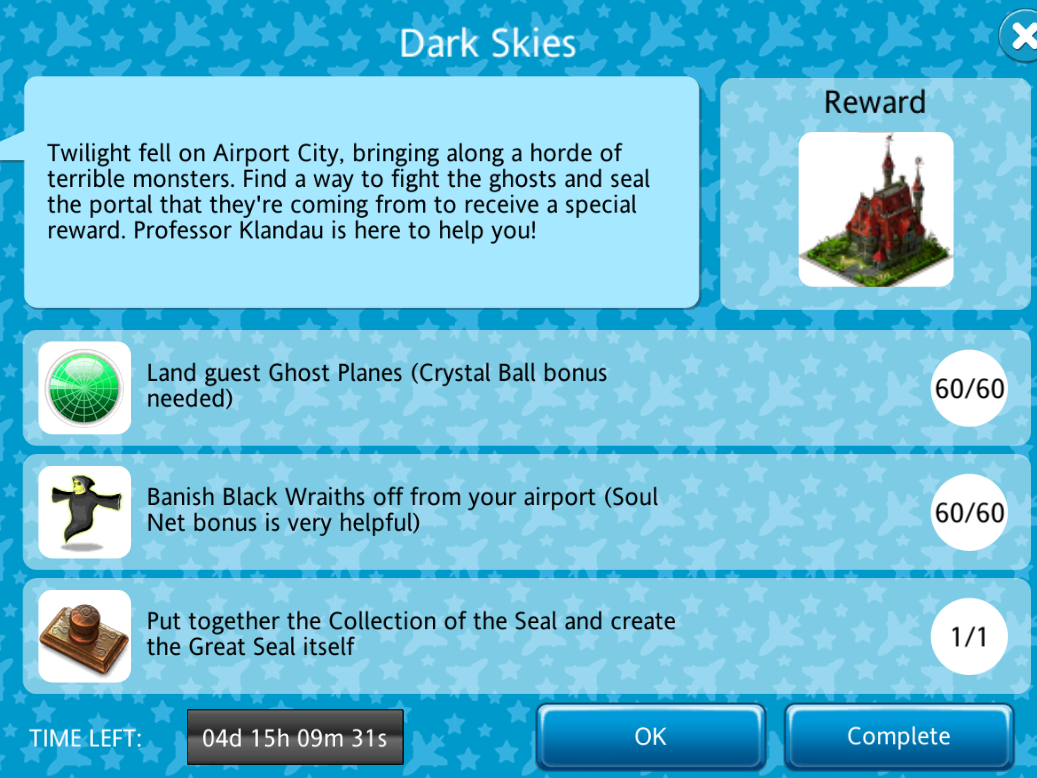Viewport: 1037px width, 778px height.
Task: Tap the Black Wraith ghost icon
Action: point(85,512)
